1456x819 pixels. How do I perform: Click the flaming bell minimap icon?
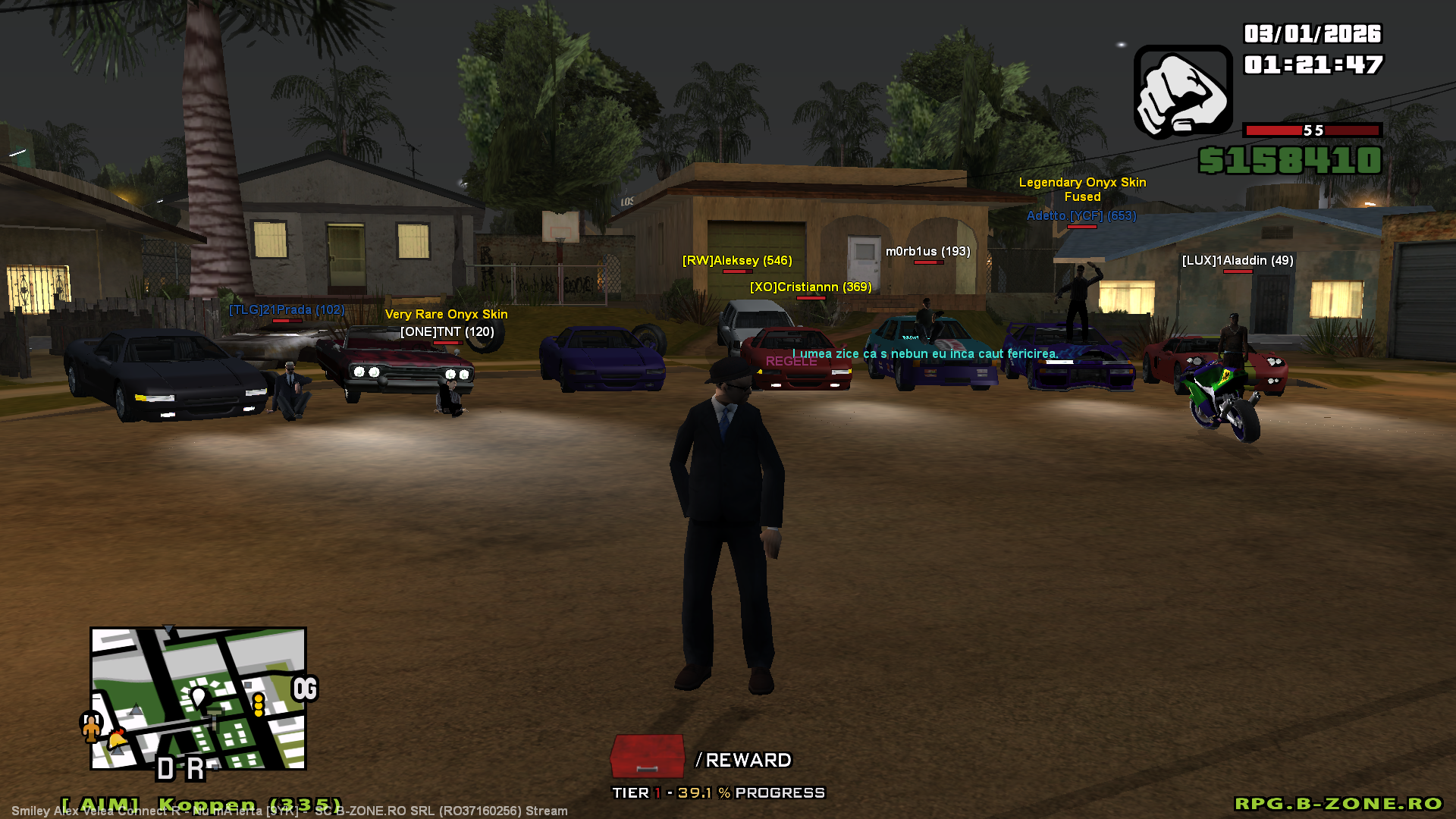point(118,738)
